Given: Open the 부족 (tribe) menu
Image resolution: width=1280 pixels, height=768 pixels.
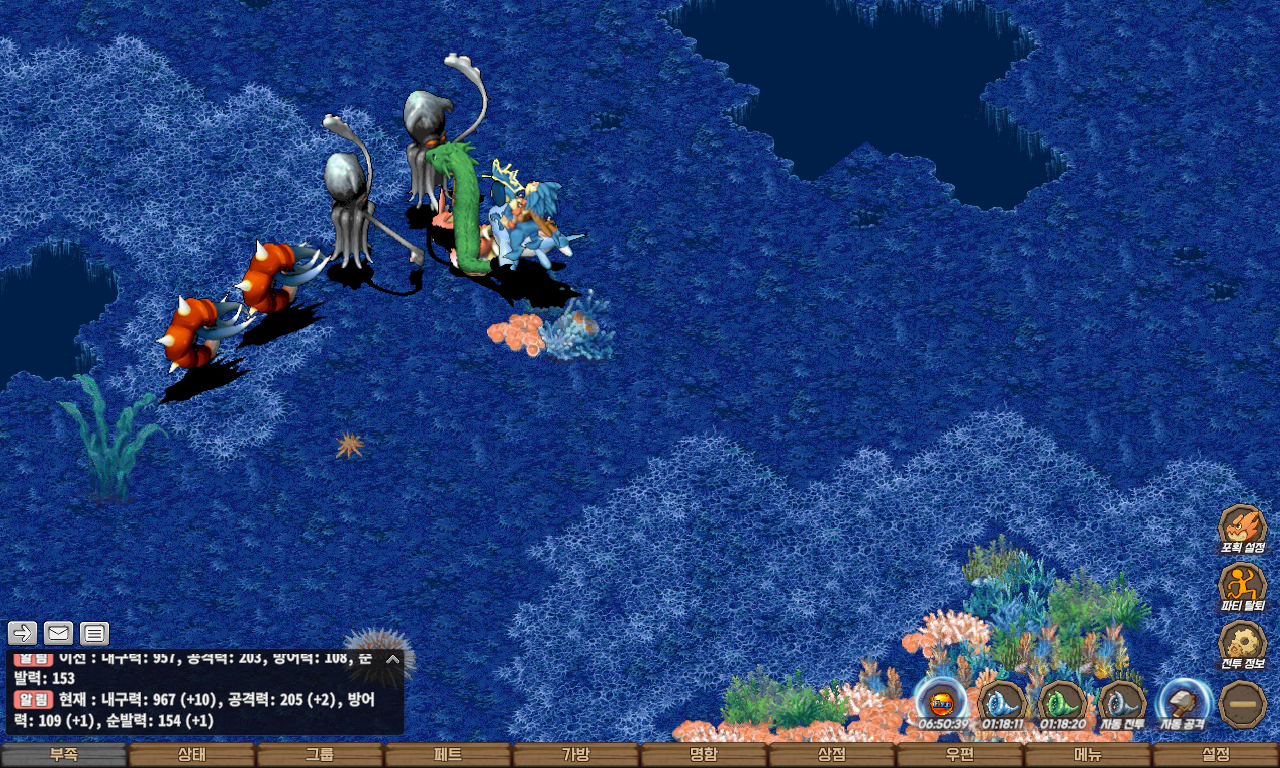Looking at the screenshot, I should coord(64,755).
